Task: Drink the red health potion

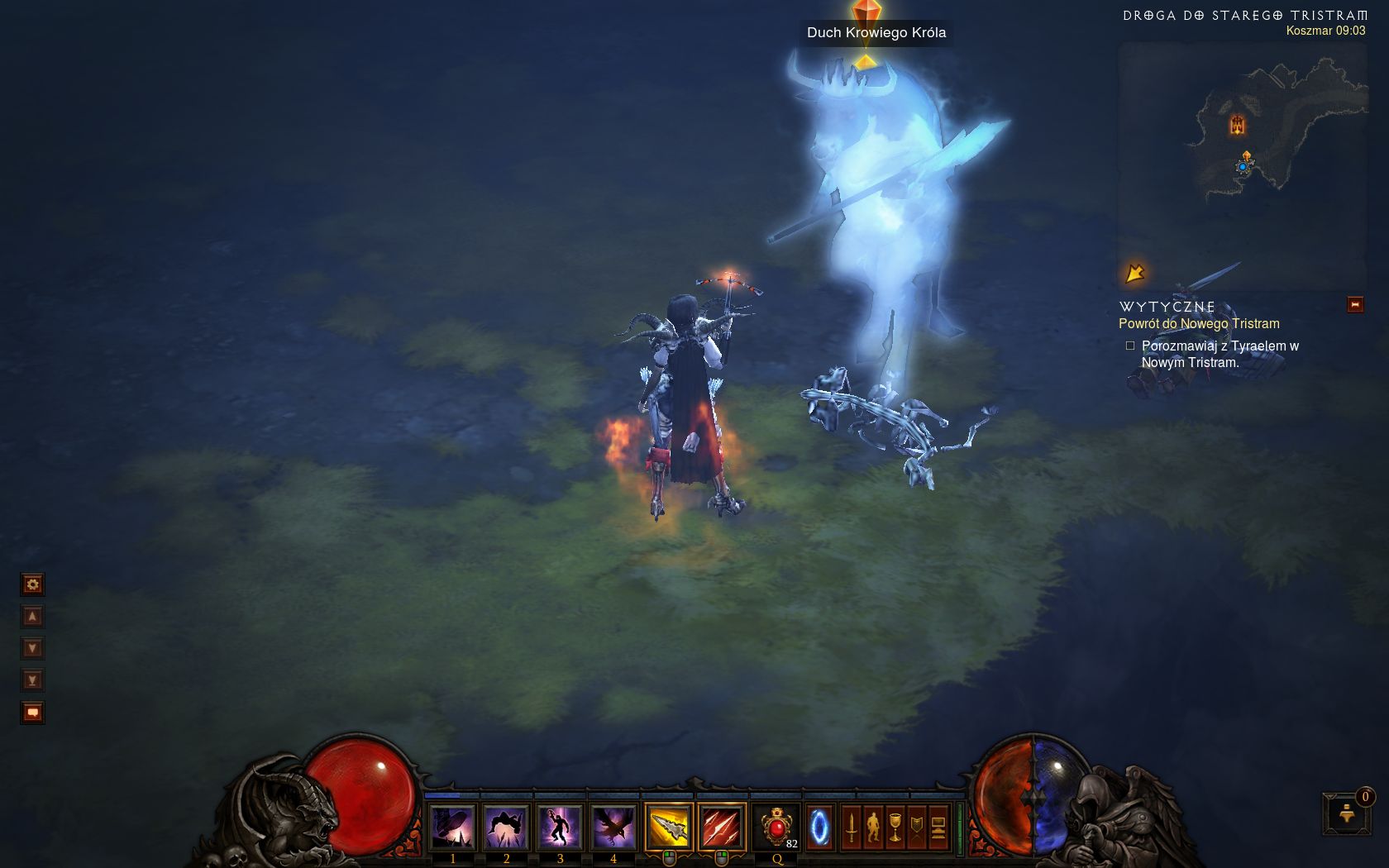Action: 777,827
